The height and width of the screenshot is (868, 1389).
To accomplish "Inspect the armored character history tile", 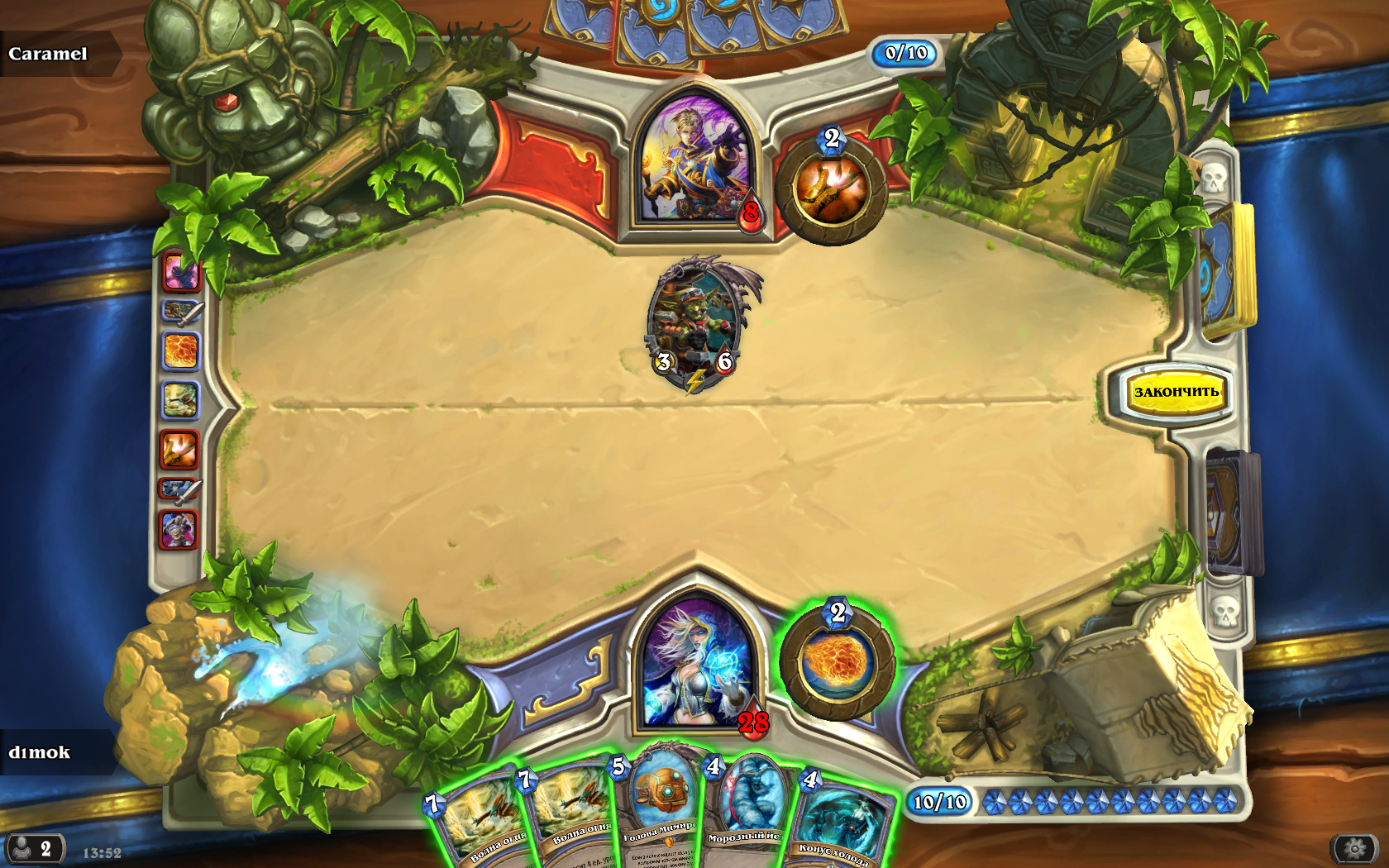I will [x=179, y=529].
